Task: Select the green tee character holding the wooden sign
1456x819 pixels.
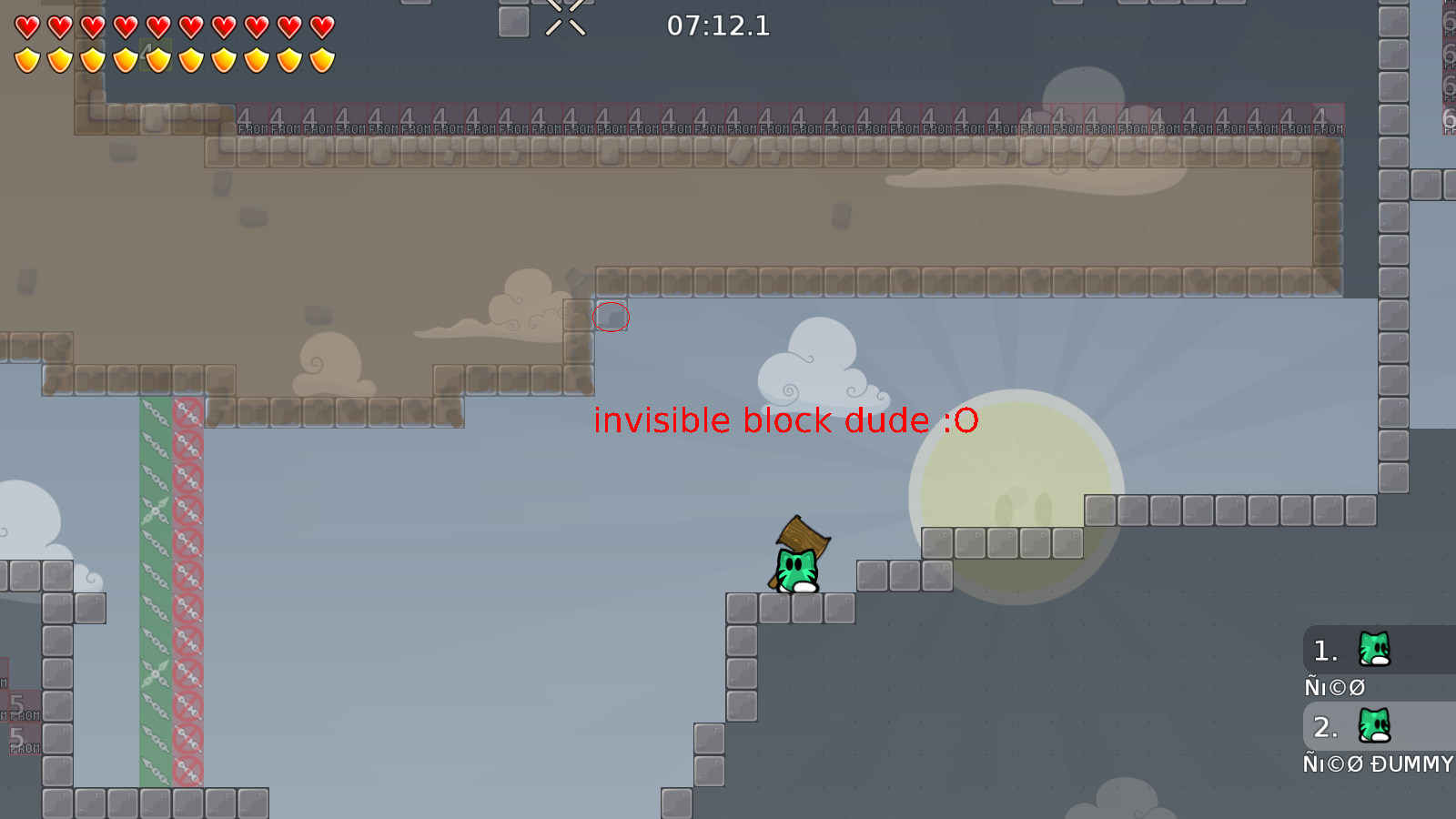Action: tap(796, 569)
